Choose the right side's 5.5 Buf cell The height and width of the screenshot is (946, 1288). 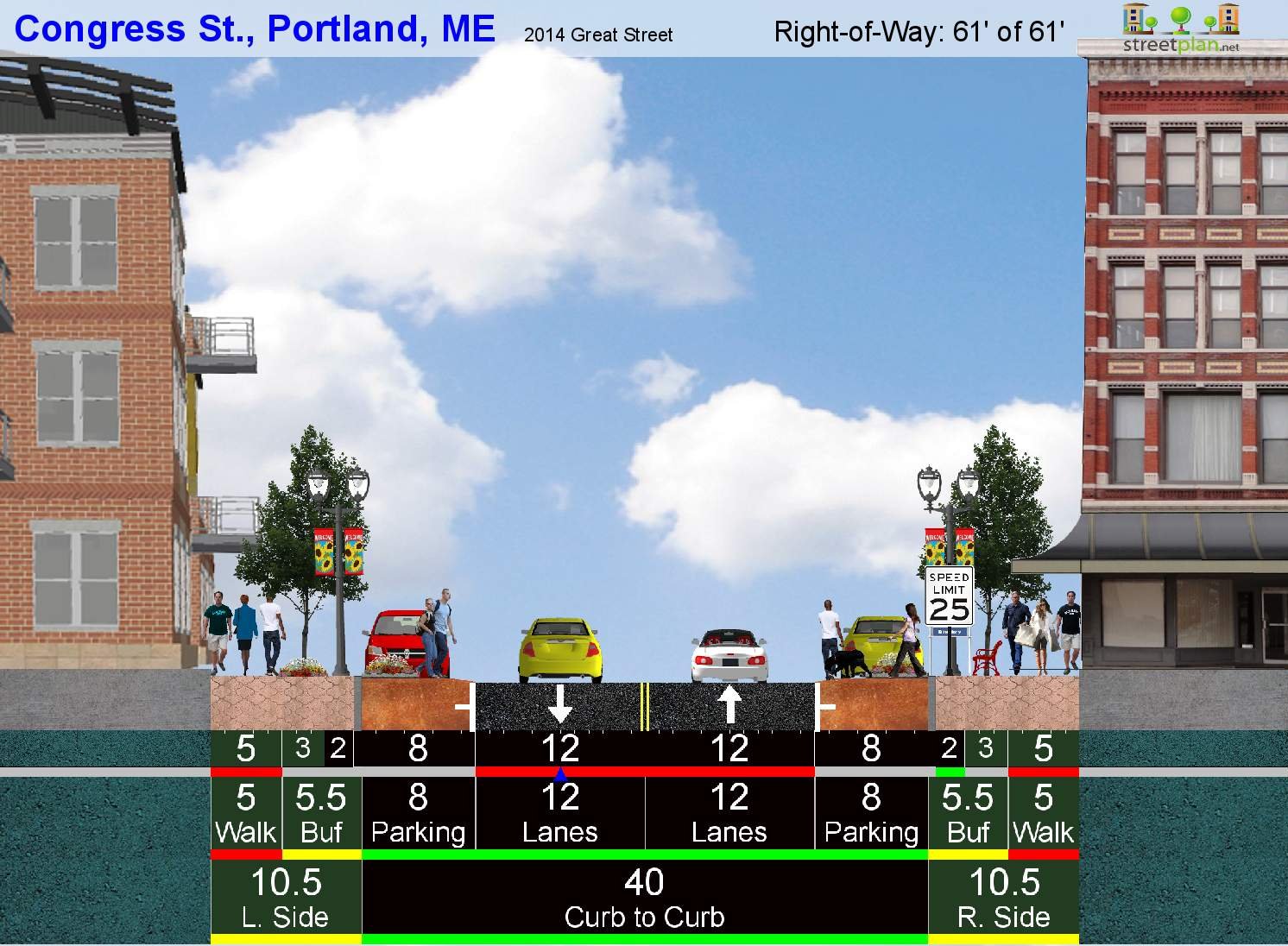click(968, 813)
